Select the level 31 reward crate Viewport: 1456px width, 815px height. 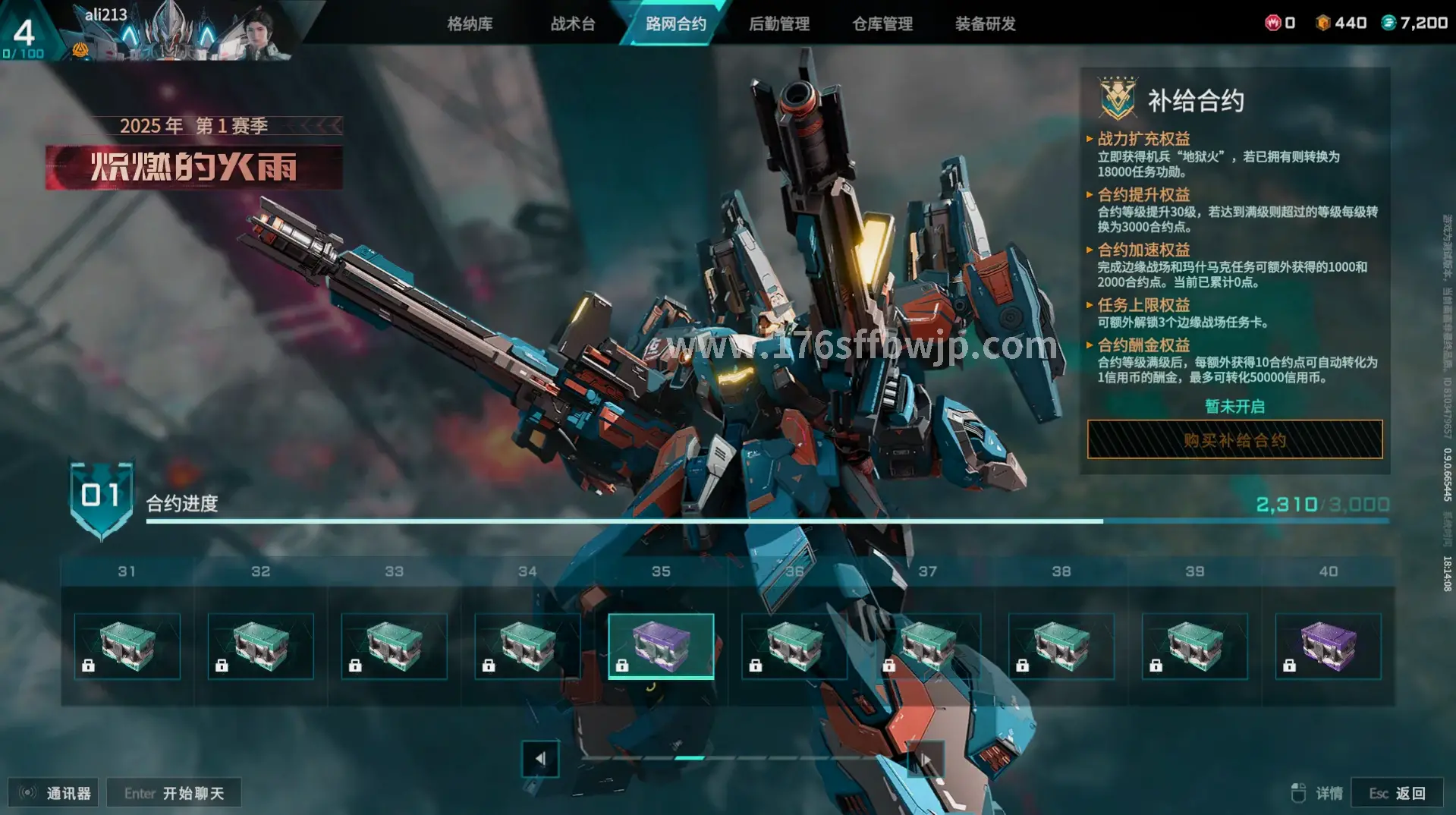click(127, 646)
